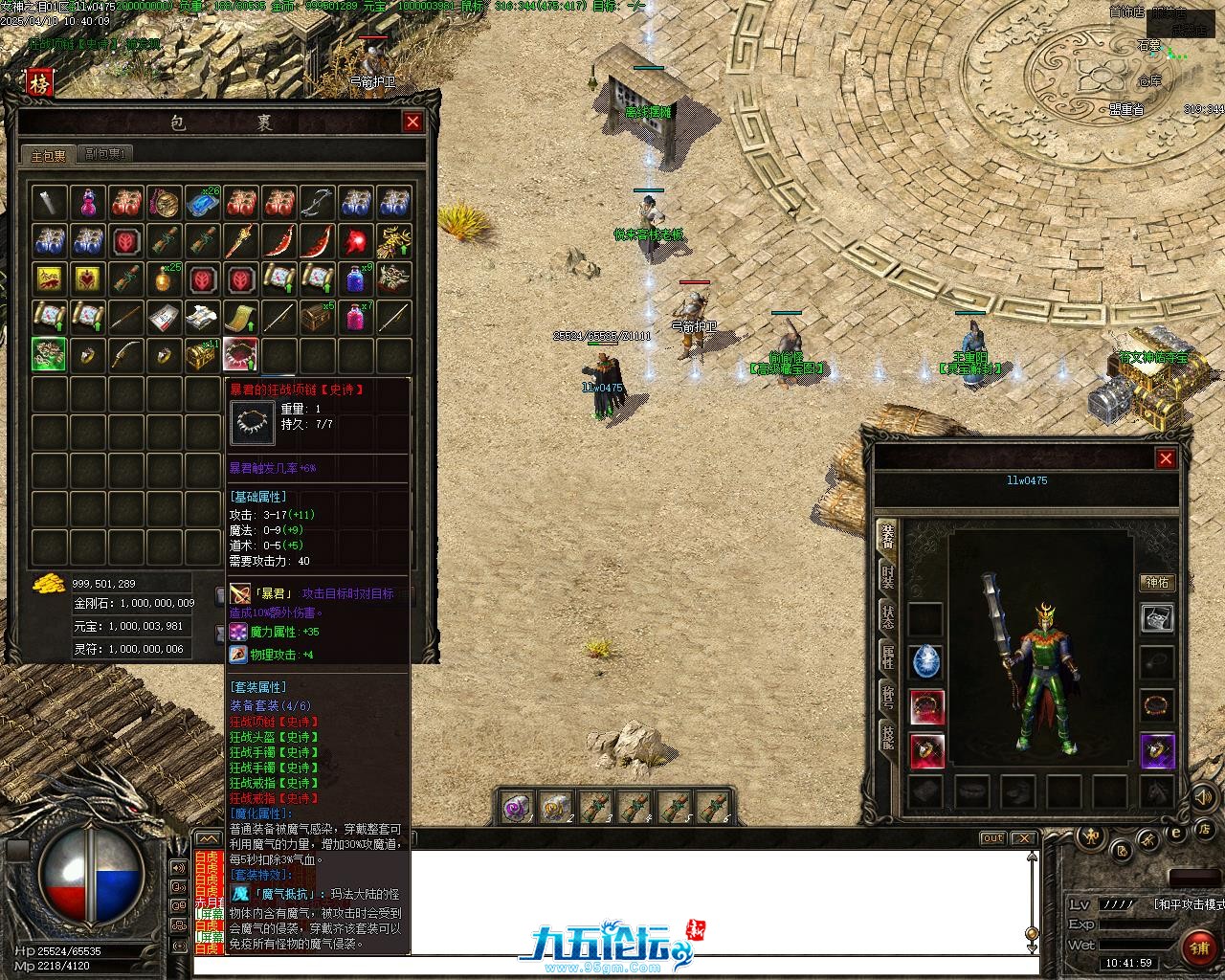Viewport: 1225px width, 980px height.
Task: Switch to the 副包裹1 bag tab
Action: click(x=104, y=154)
